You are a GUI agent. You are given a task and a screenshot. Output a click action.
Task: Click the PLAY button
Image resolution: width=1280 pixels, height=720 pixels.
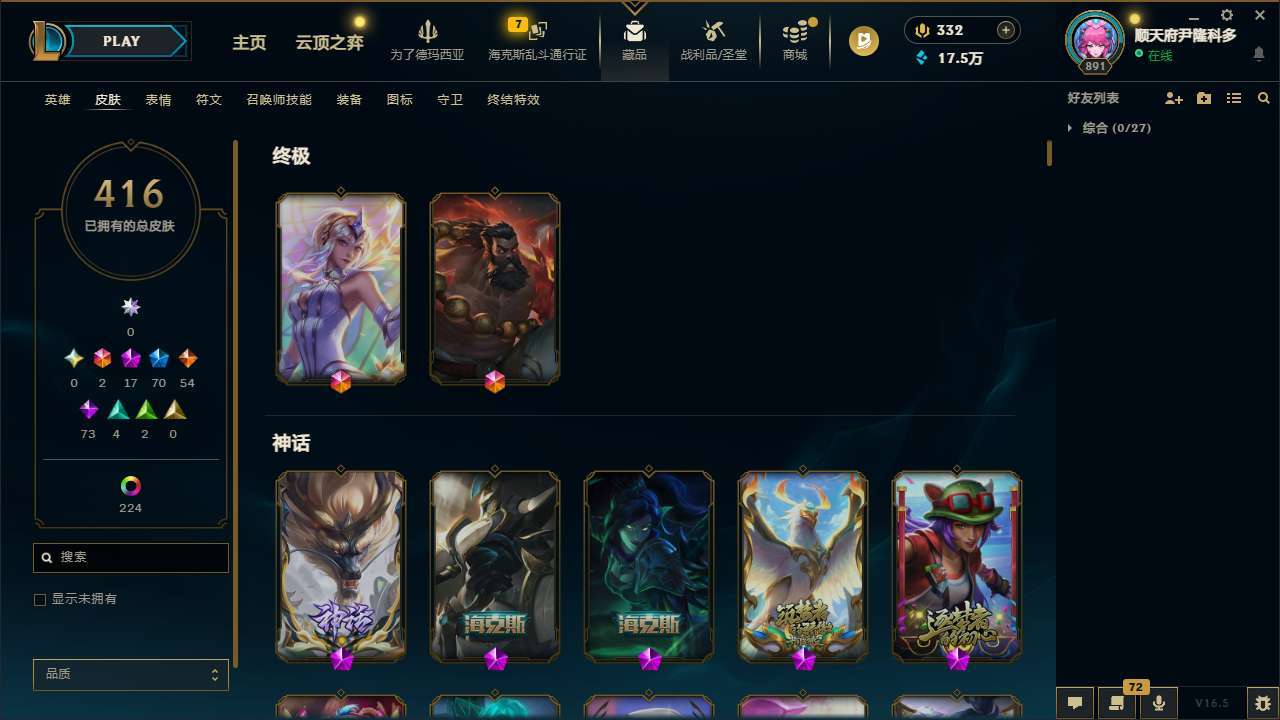coord(121,41)
